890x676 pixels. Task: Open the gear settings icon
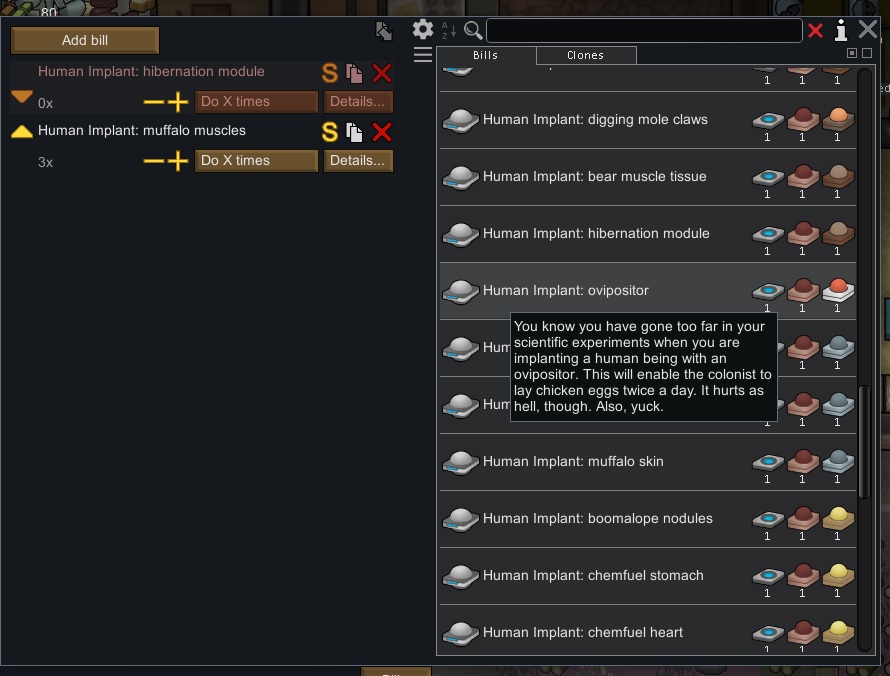point(423,30)
